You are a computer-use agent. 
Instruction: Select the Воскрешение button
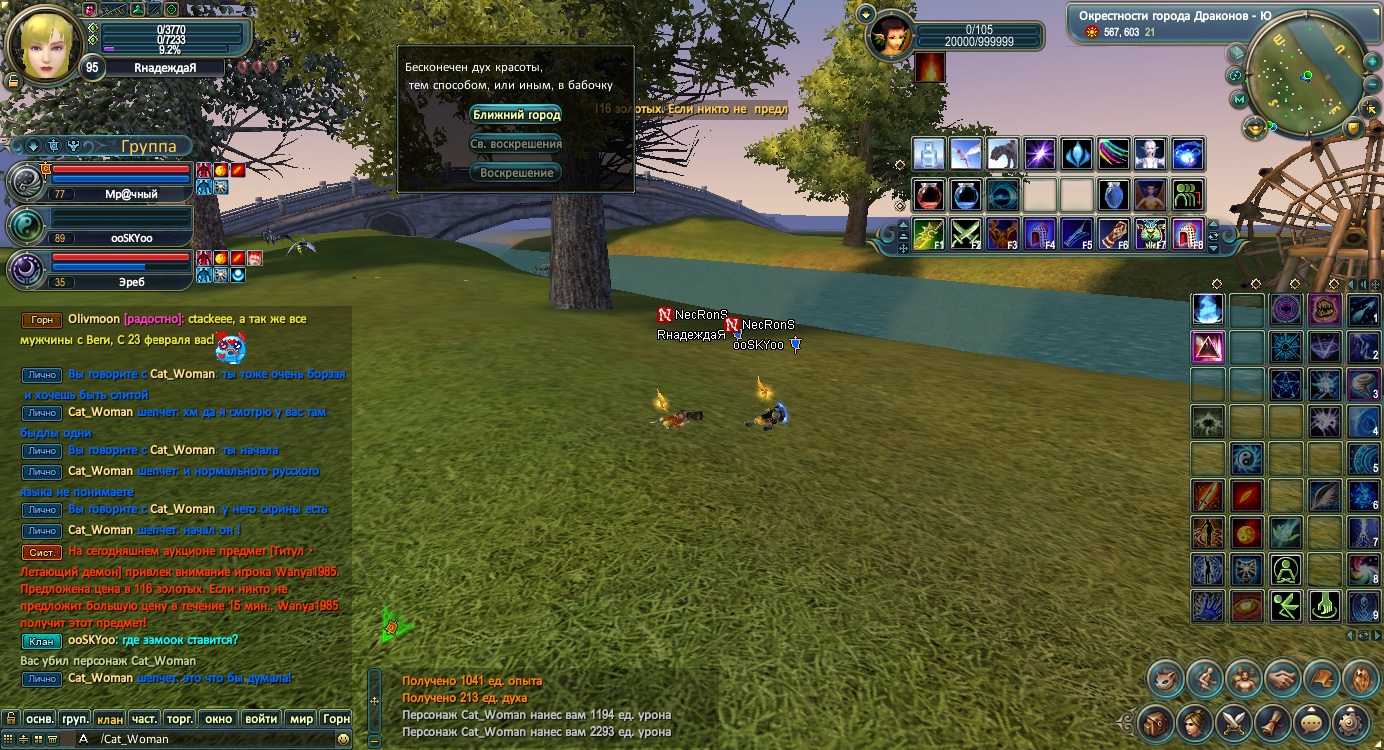516,173
